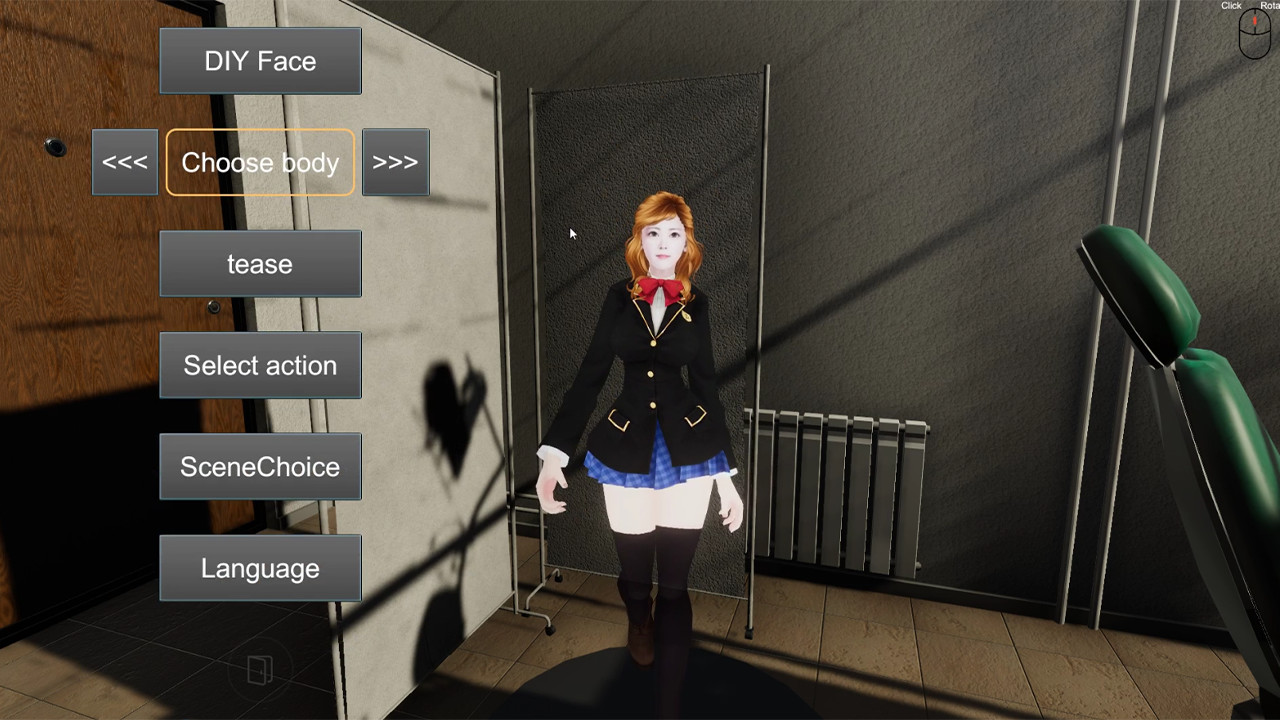Open the Select action menu
The image size is (1280, 720).
260,365
